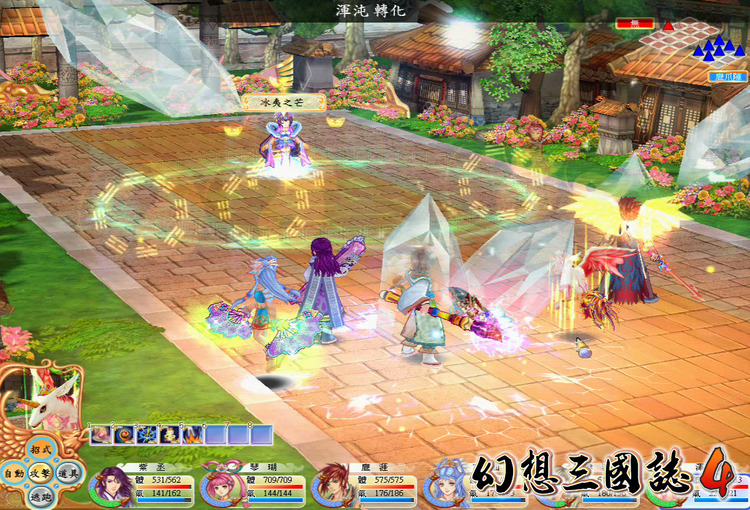
Task: Activate the orange swirl skill in slot 2
Action: pyautogui.click(x=122, y=434)
